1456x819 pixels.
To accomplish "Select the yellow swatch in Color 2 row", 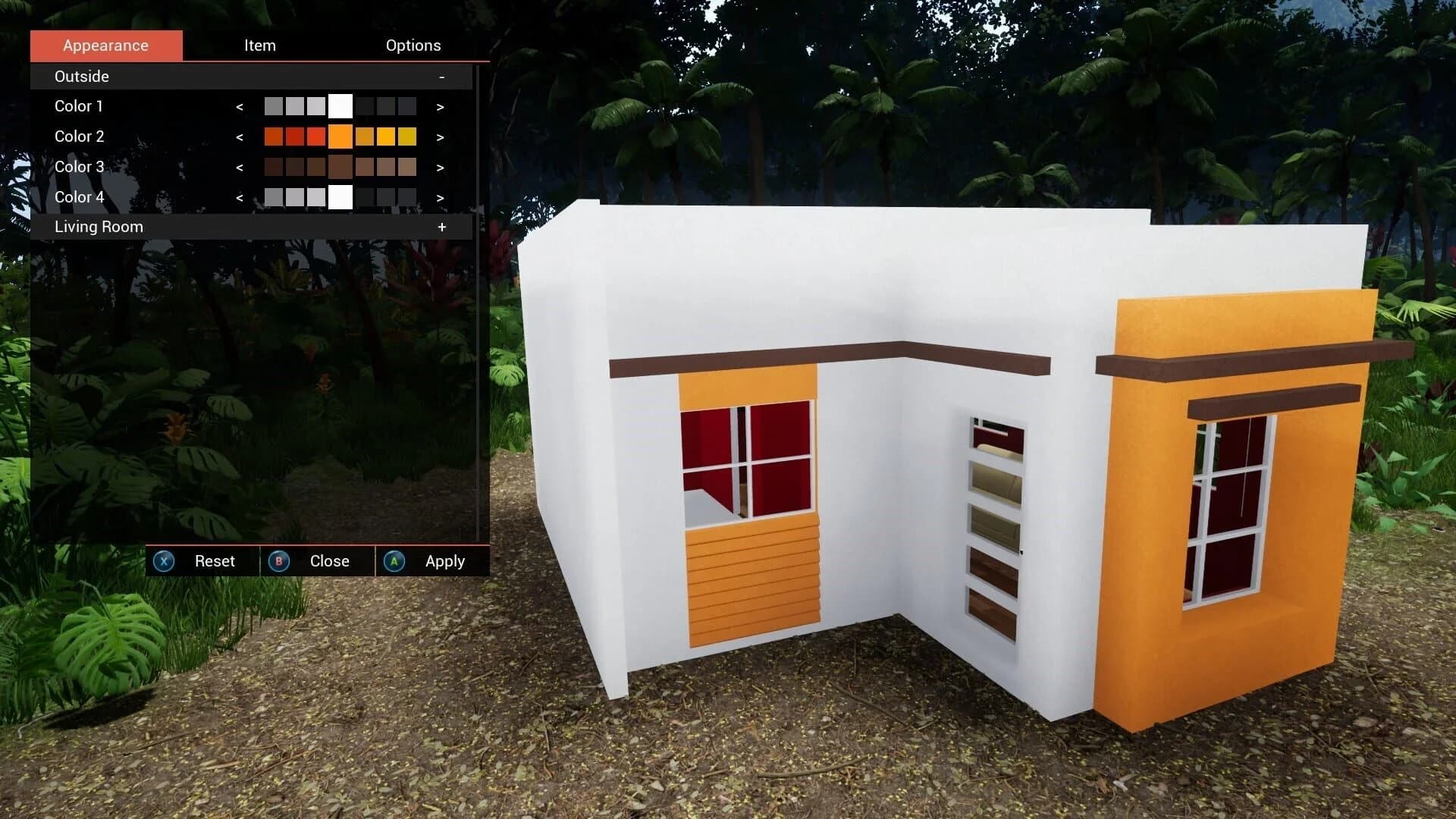I will pyautogui.click(x=386, y=136).
